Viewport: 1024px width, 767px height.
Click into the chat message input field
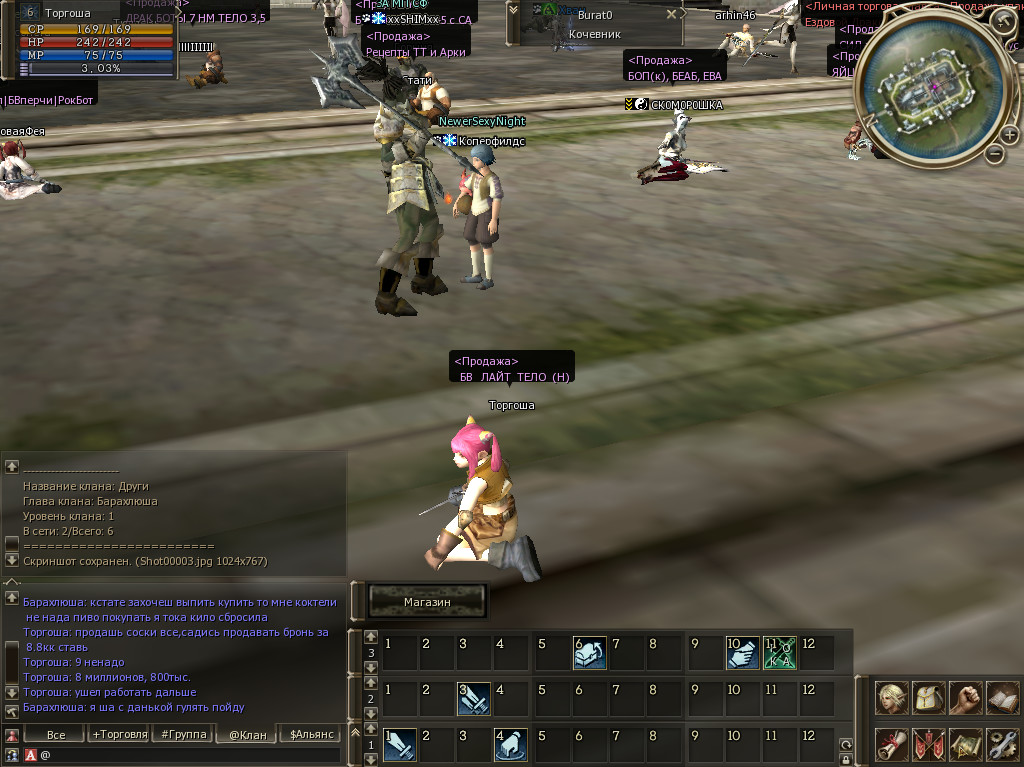190,755
